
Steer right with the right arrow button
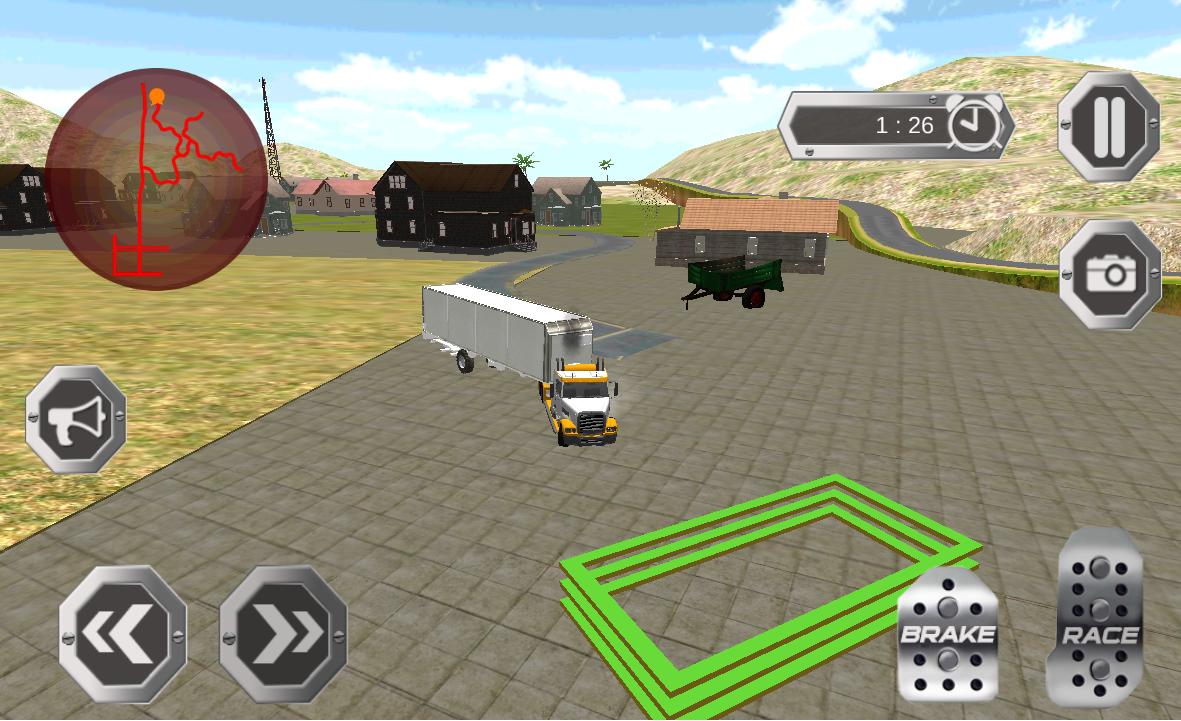283,633
